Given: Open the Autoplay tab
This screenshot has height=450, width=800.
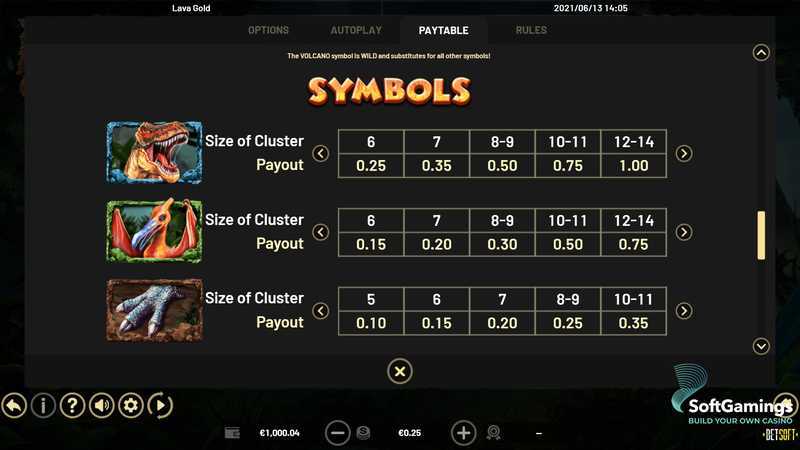Looking at the screenshot, I should [x=355, y=30].
